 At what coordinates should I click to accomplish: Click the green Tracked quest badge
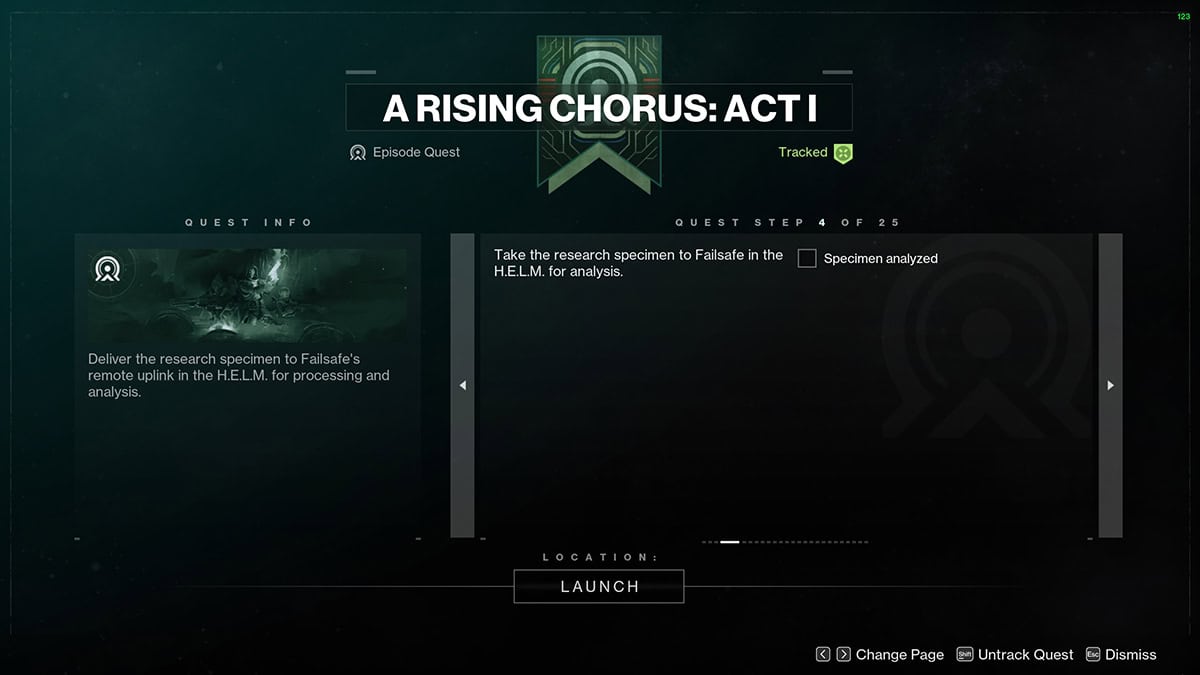click(842, 153)
